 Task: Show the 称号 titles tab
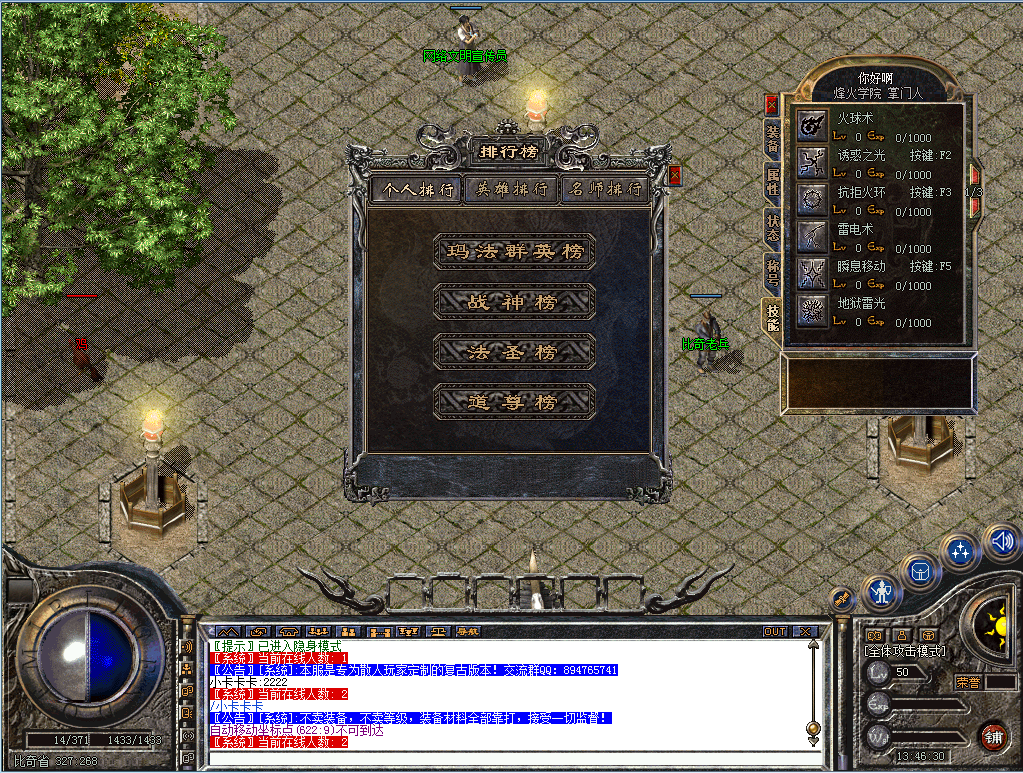pos(772,270)
